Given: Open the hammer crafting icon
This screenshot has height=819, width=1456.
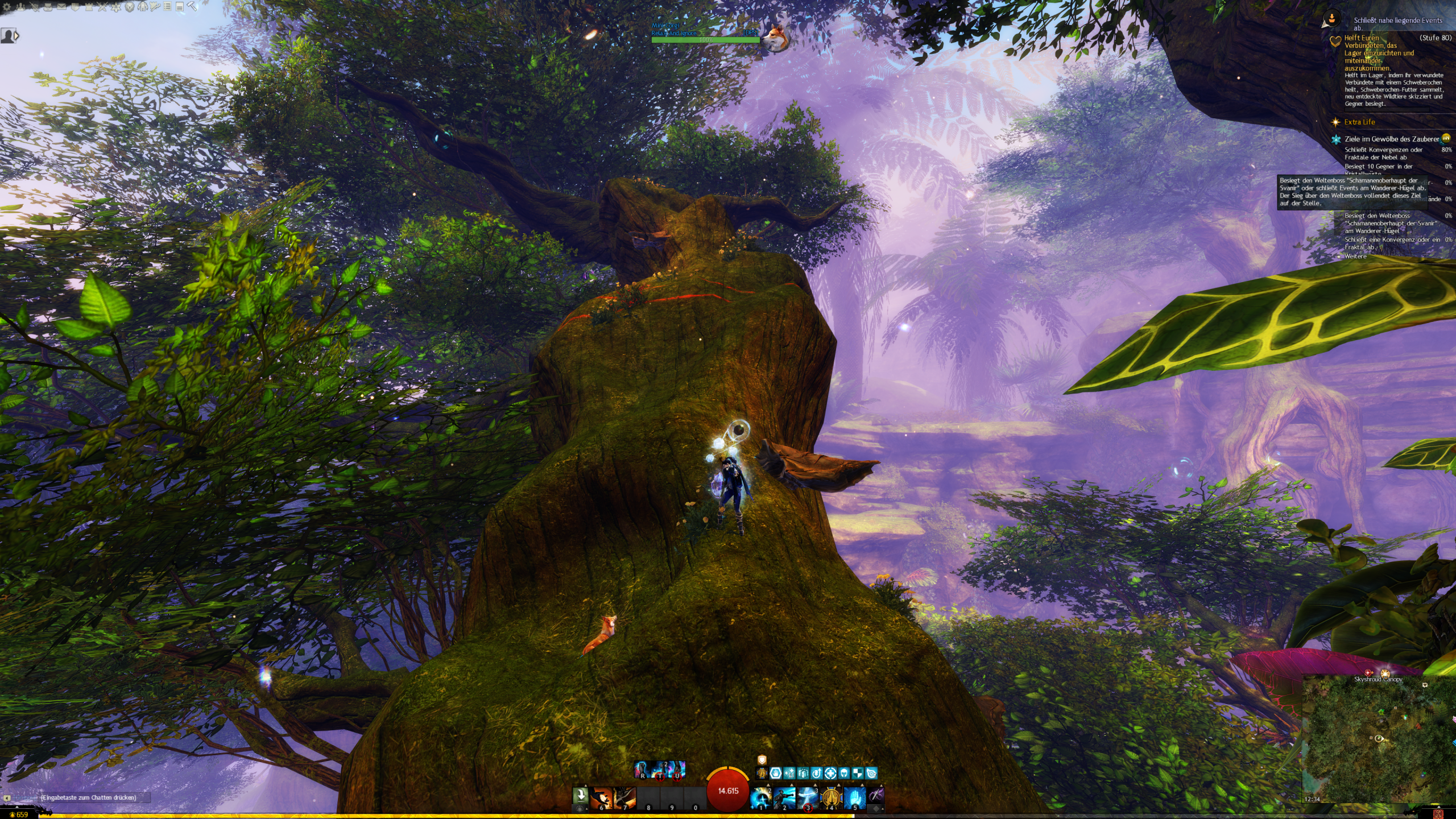Looking at the screenshot, I should (x=192, y=7).
